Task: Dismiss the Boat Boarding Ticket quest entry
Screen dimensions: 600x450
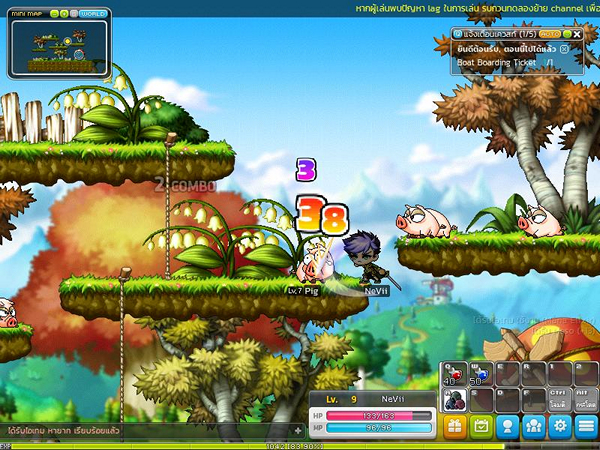Action: [x=565, y=48]
